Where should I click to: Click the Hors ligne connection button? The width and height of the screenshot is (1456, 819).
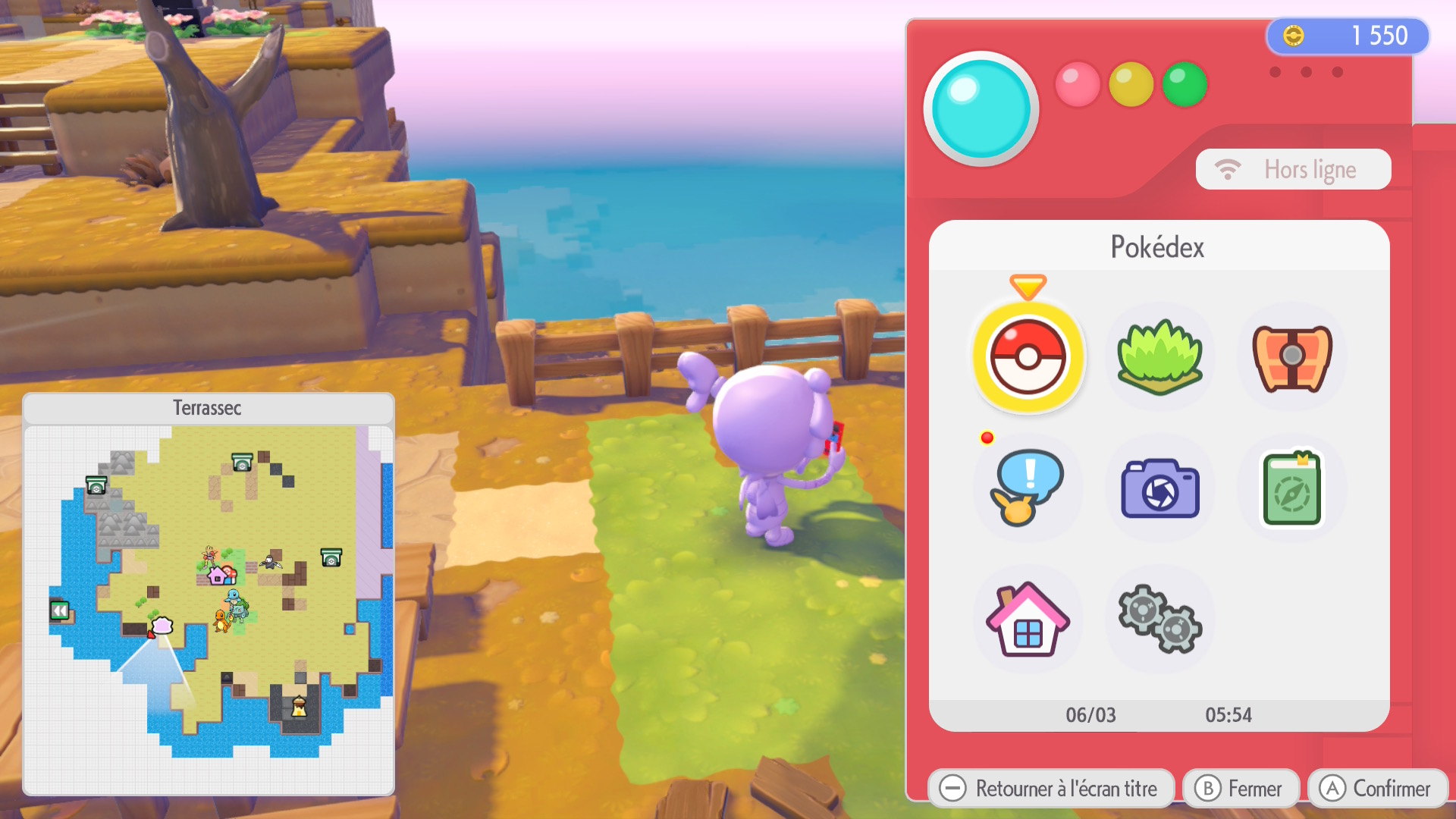click(1293, 169)
